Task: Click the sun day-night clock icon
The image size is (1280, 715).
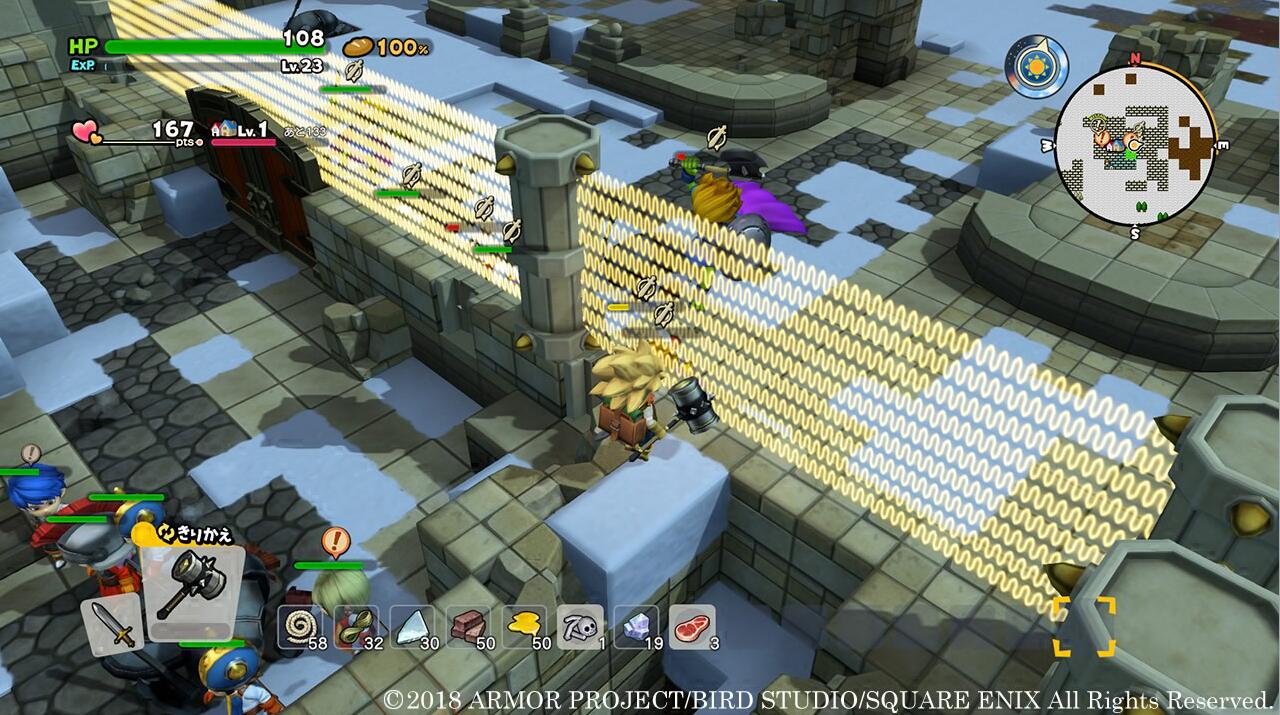Action: click(x=1036, y=67)
